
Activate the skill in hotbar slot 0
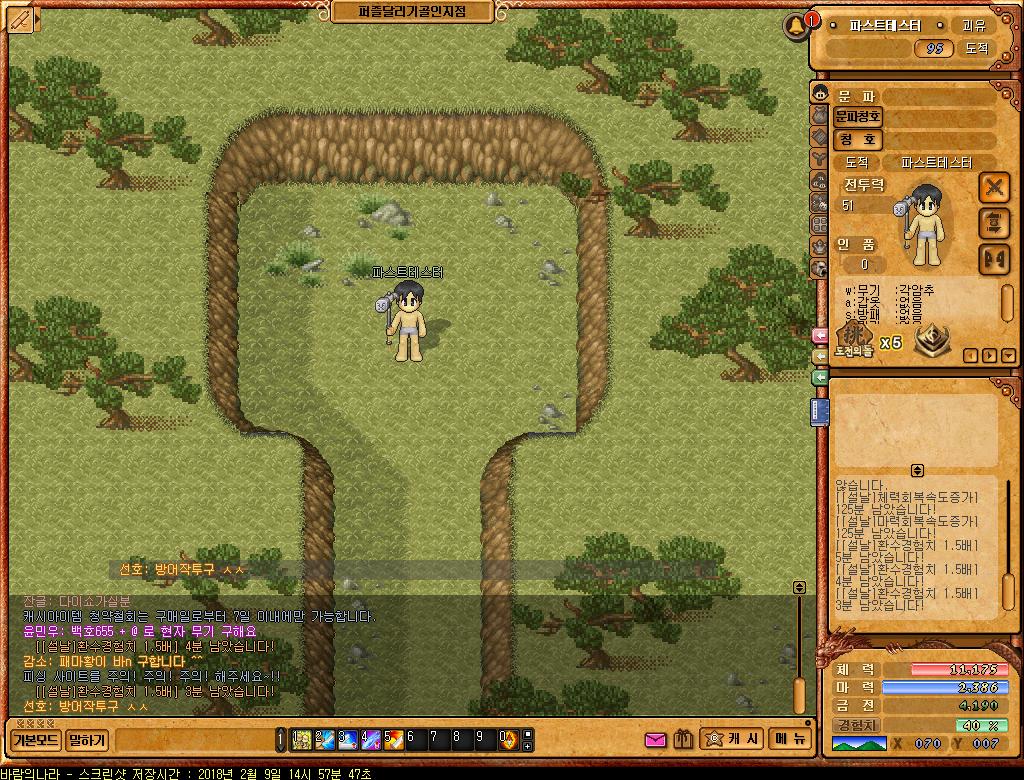click(x=508, y=740)
